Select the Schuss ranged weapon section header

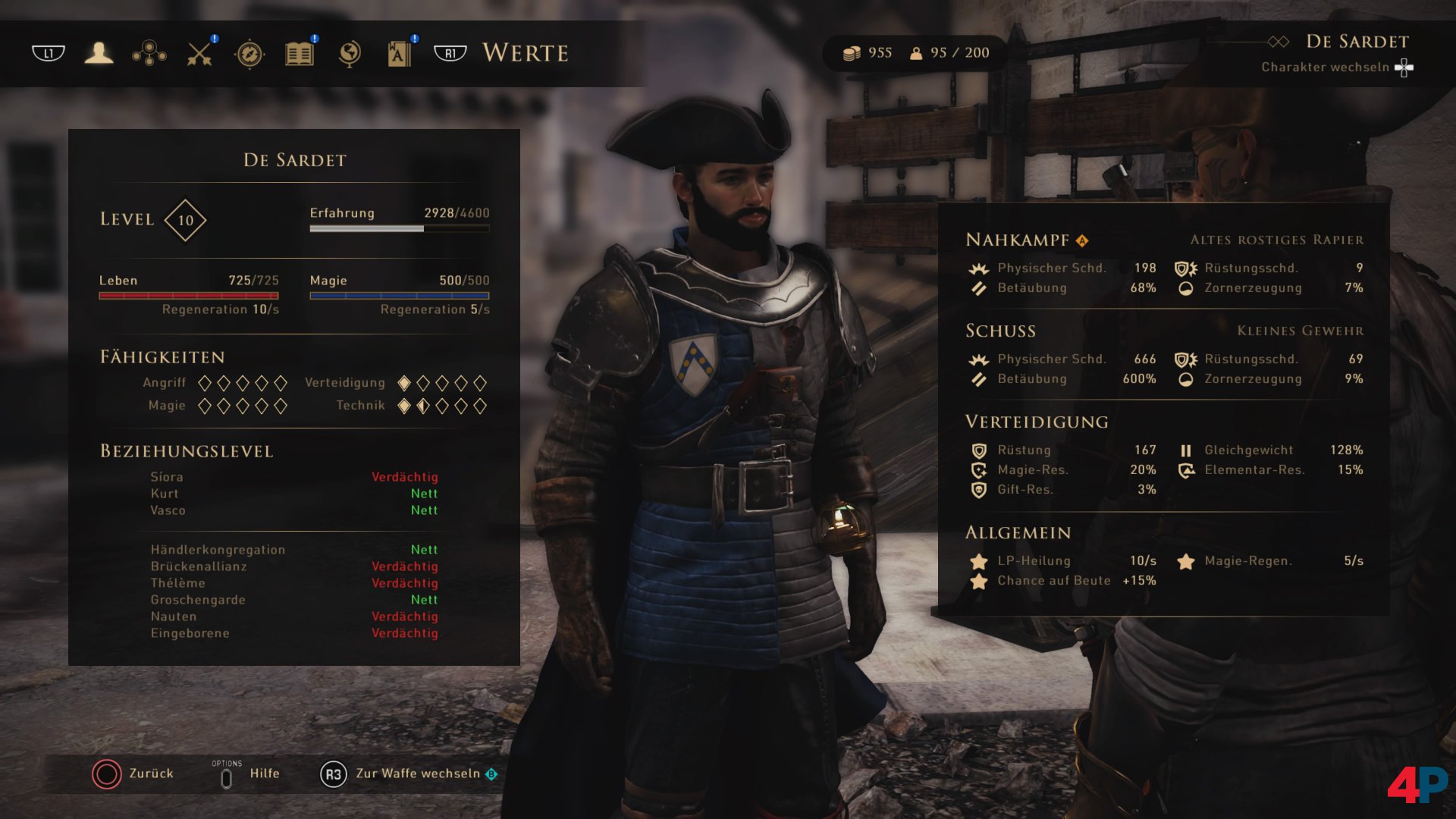point(1000,331)
